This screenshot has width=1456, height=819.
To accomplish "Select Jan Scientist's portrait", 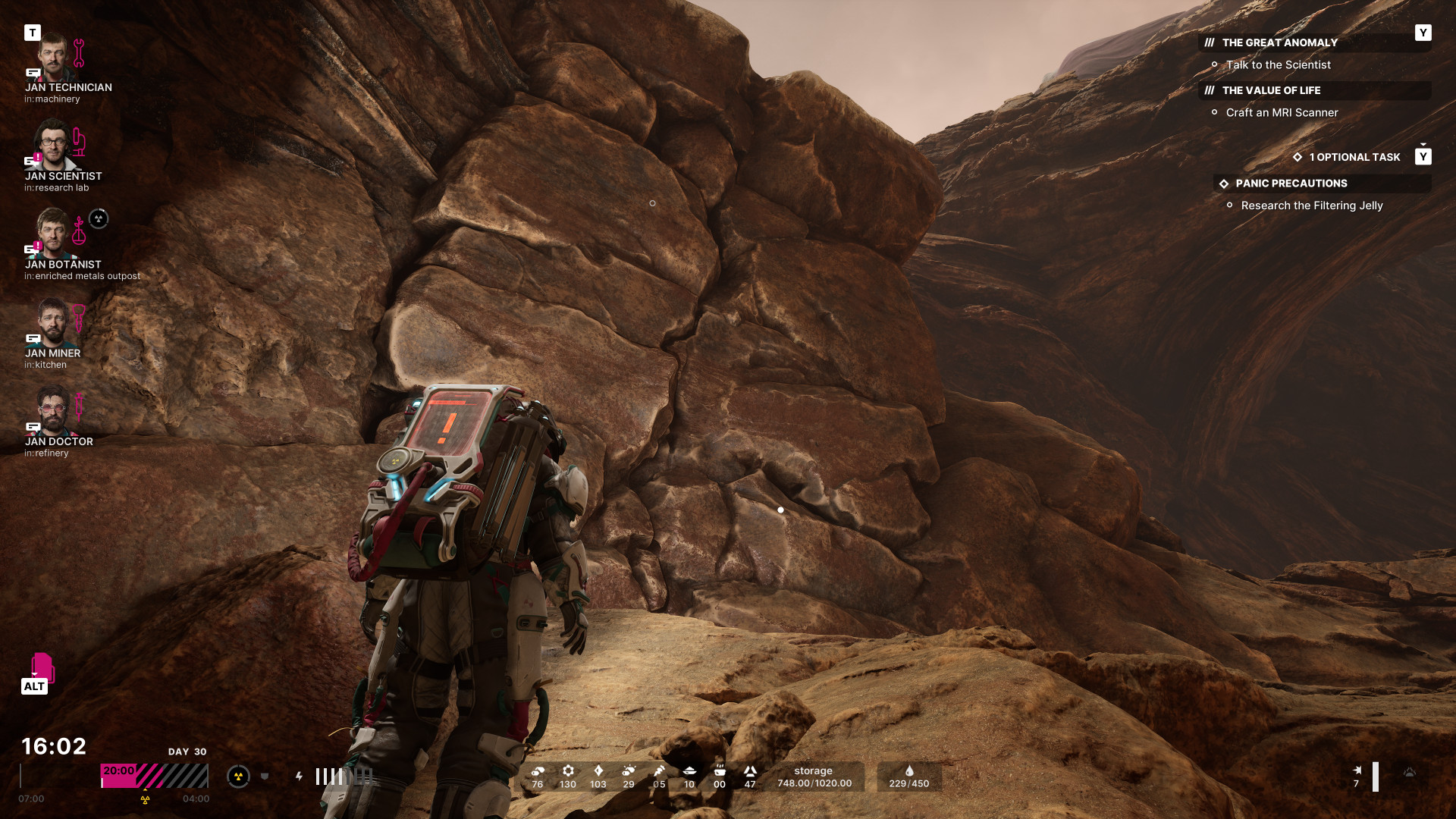I will pyautogui.click(x=53, y=146).
